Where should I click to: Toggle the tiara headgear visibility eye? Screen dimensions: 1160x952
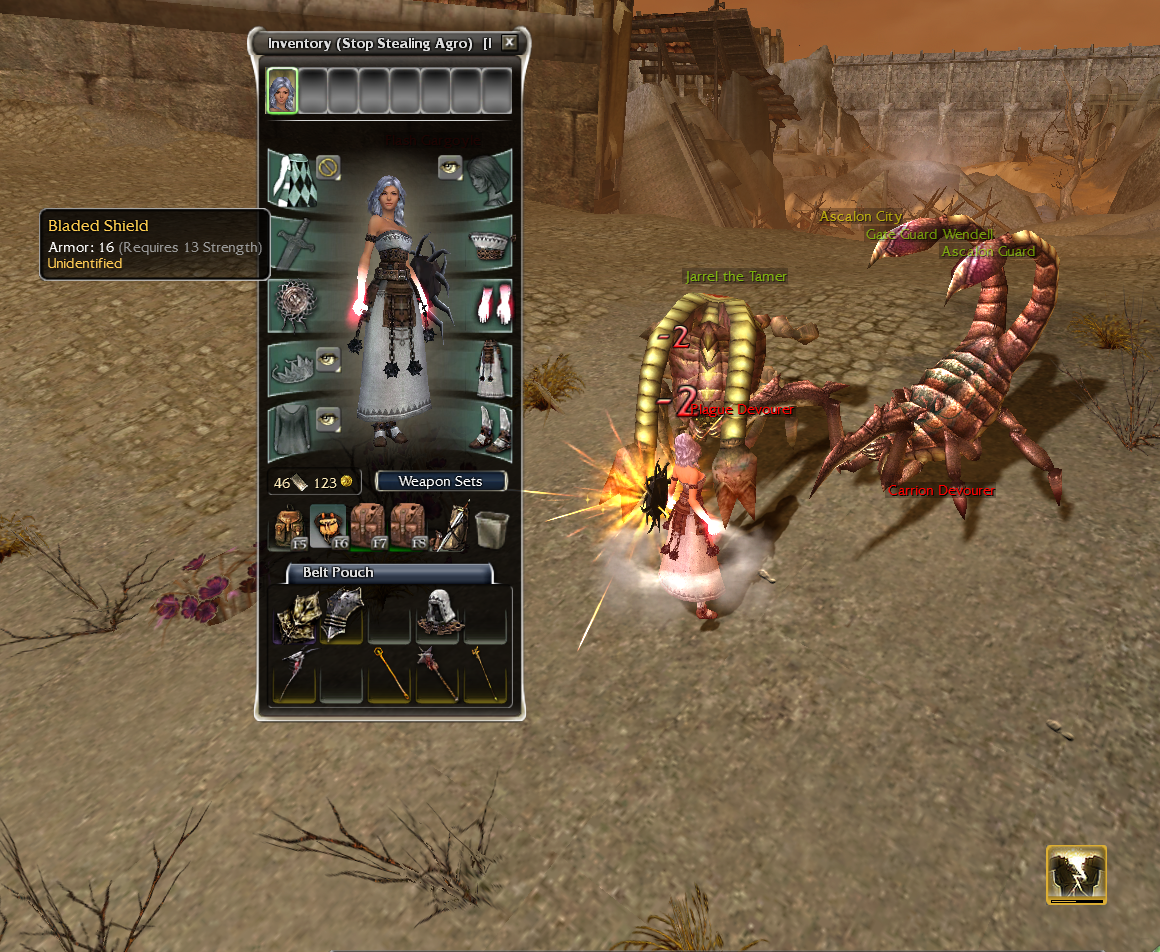point(328,359)
